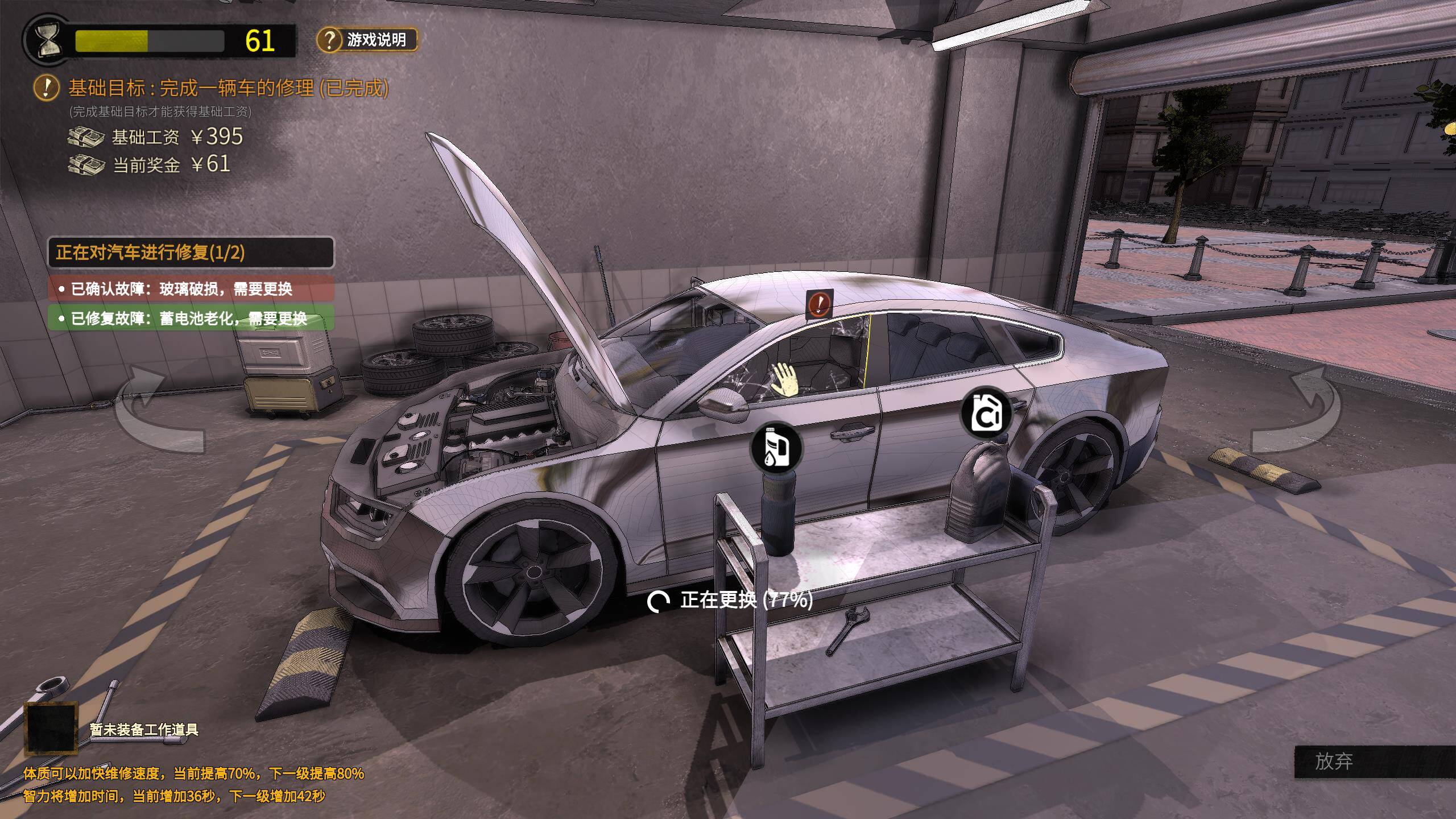Select the repaired fault 蓄电池老化 entry

coord(191,318)
